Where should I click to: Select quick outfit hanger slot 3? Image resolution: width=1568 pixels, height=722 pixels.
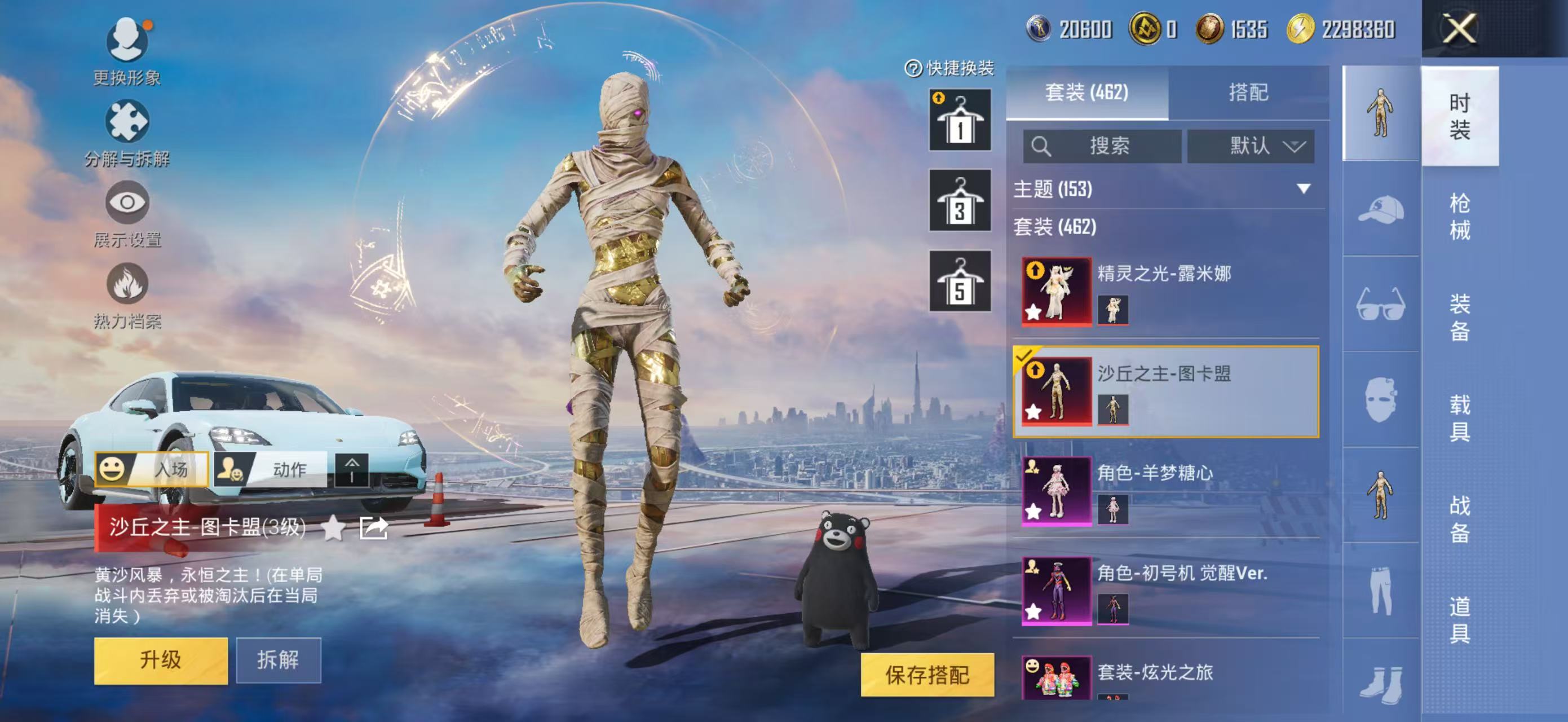[959, 201]
